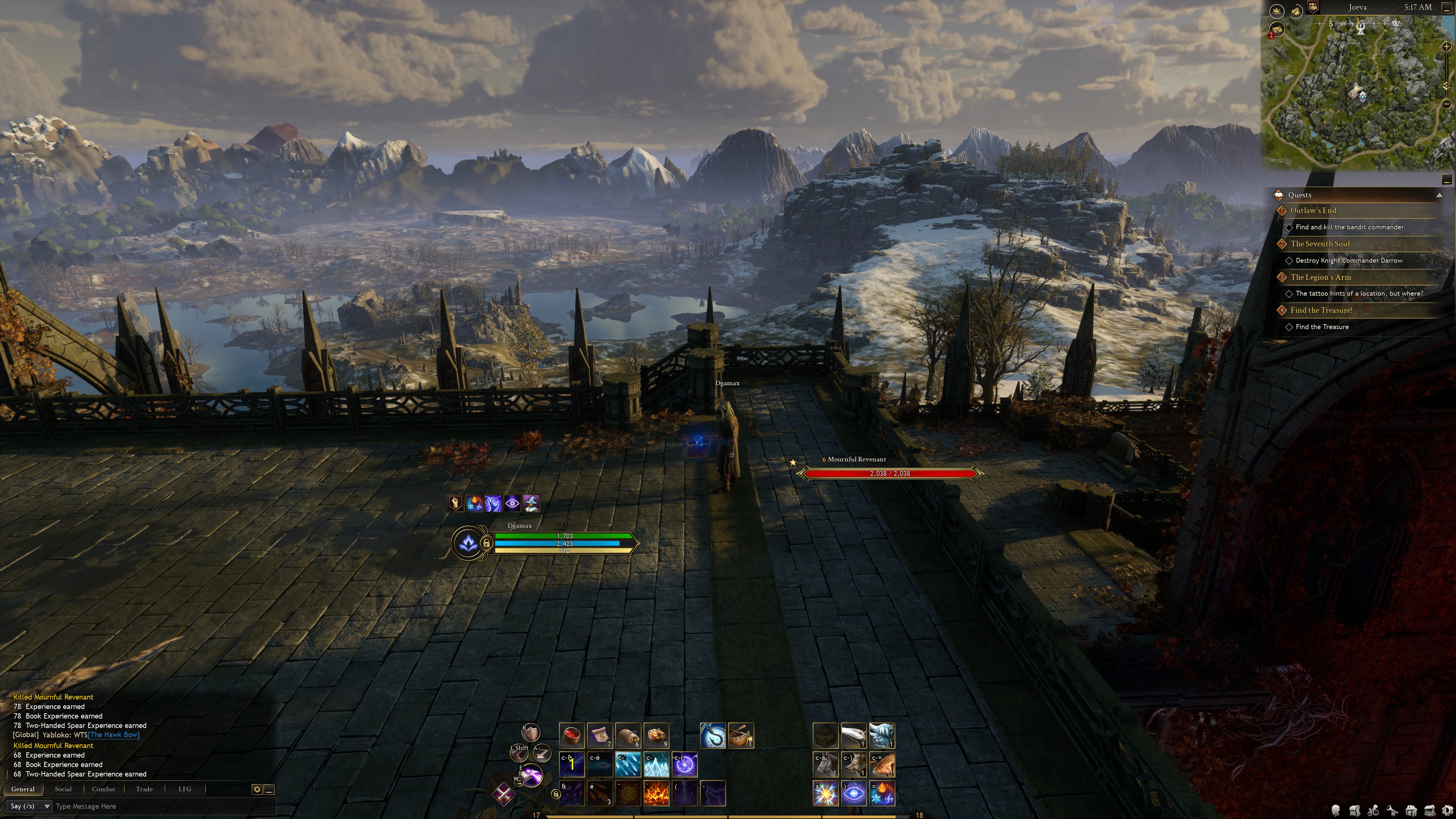
Task: Activate the glowing blue eye ability
Action: coord(854,793)
